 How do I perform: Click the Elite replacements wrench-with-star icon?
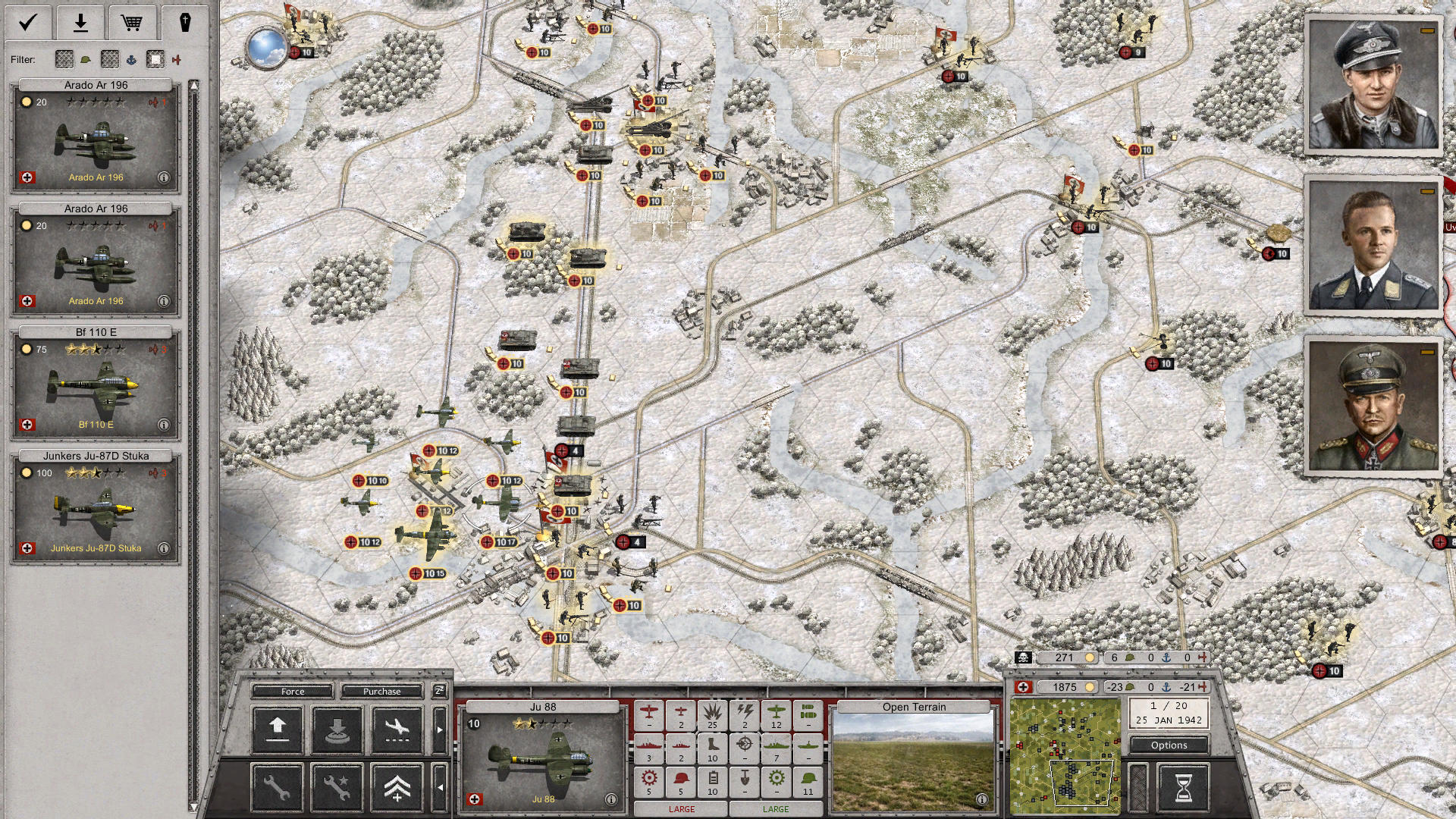point(337,789)
